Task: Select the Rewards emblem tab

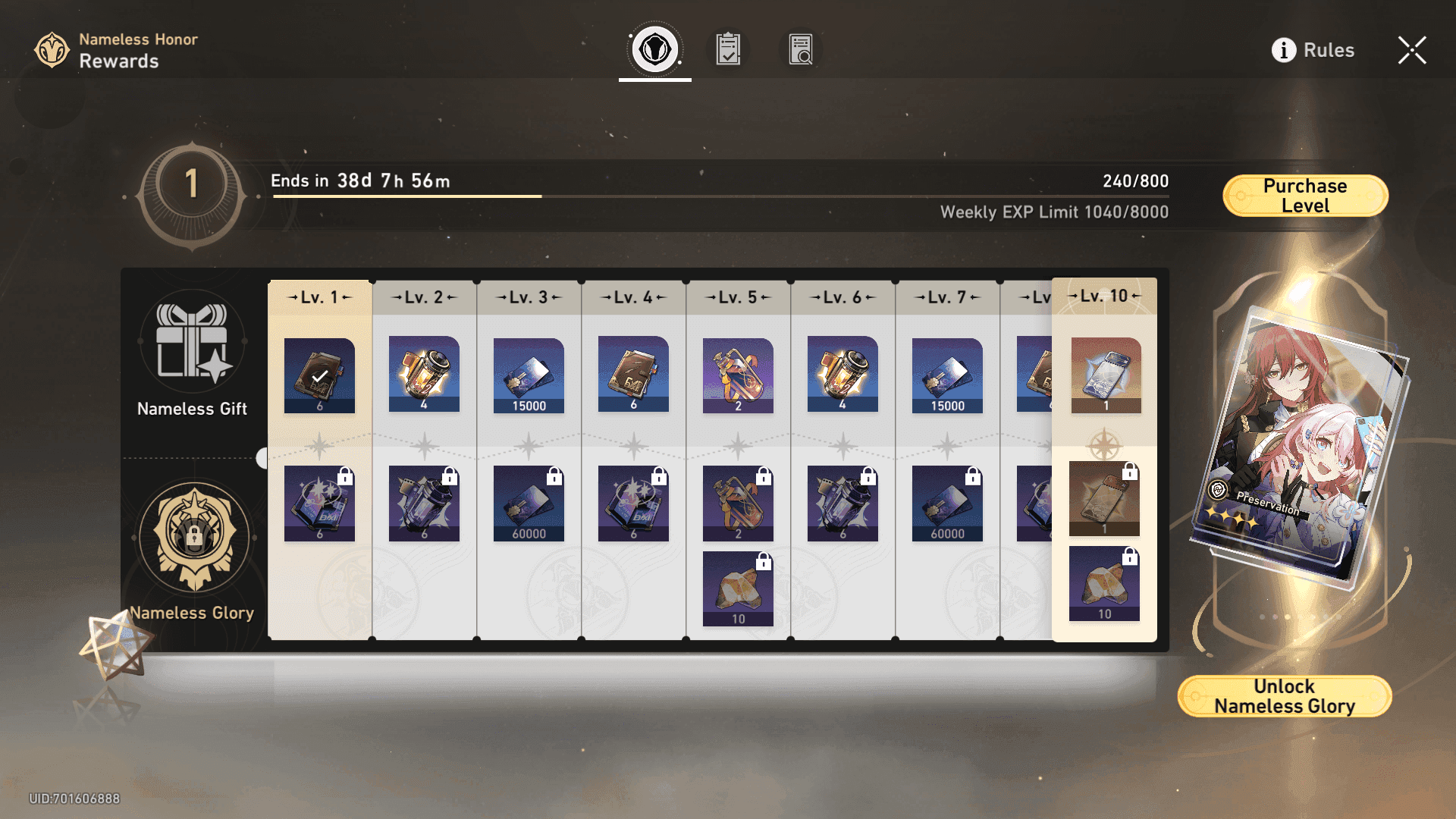Action: [x=655, y=50]
